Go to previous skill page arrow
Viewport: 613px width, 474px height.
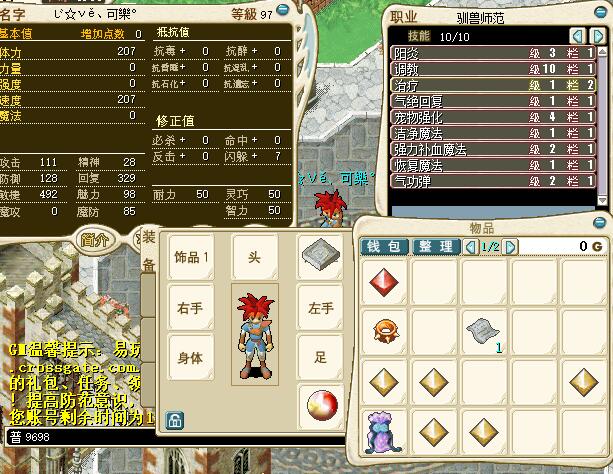[577, 36]
